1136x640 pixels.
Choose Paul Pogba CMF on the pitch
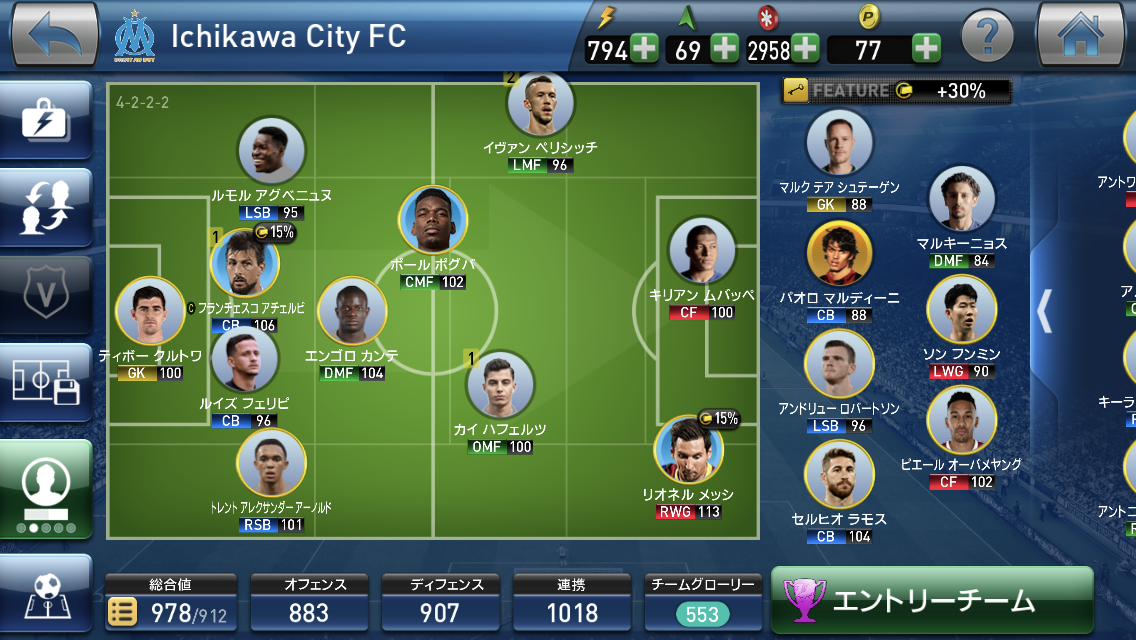pos(433,222)
